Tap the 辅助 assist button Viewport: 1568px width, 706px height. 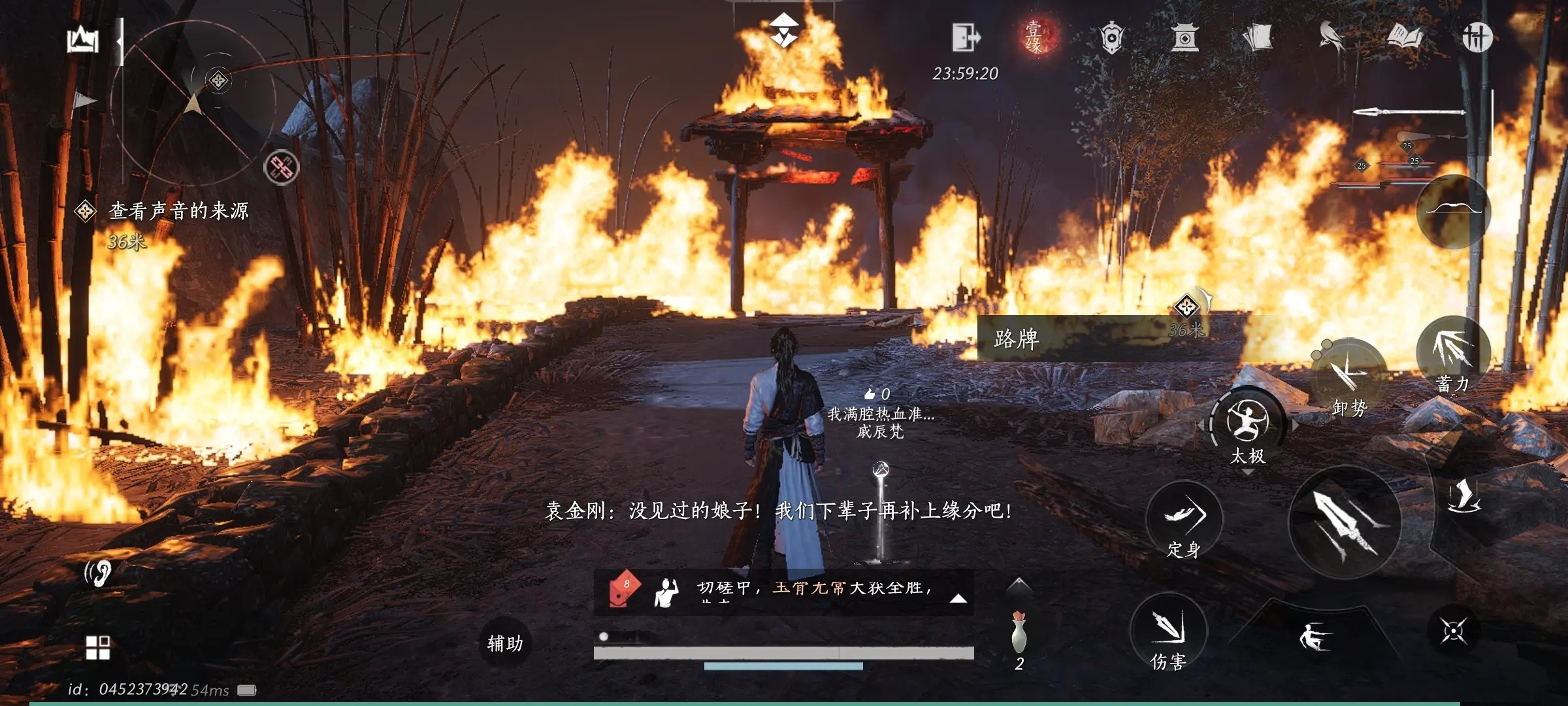coord(505,644)
